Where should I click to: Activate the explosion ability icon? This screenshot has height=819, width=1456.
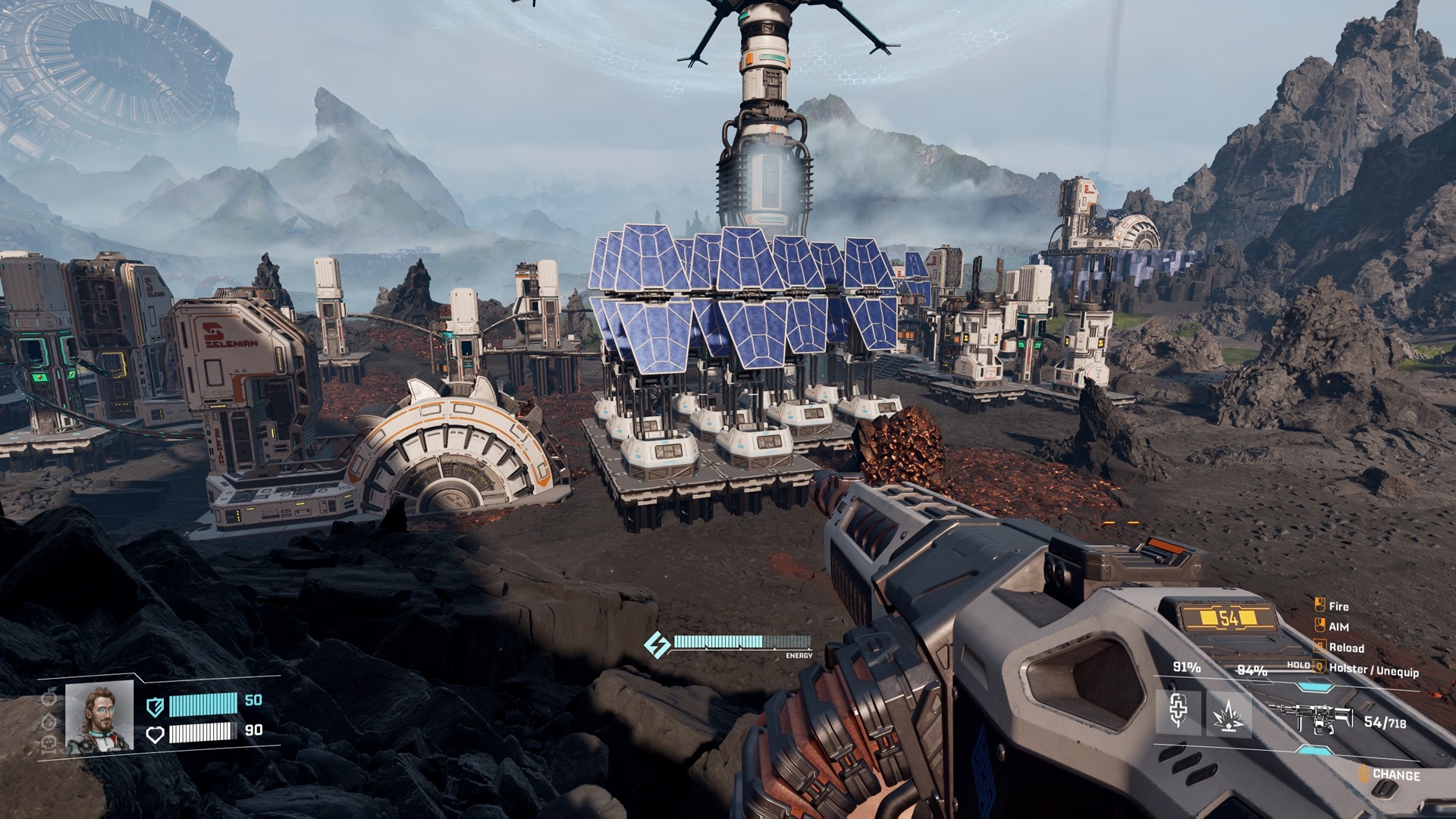(x=1228, y=714)
